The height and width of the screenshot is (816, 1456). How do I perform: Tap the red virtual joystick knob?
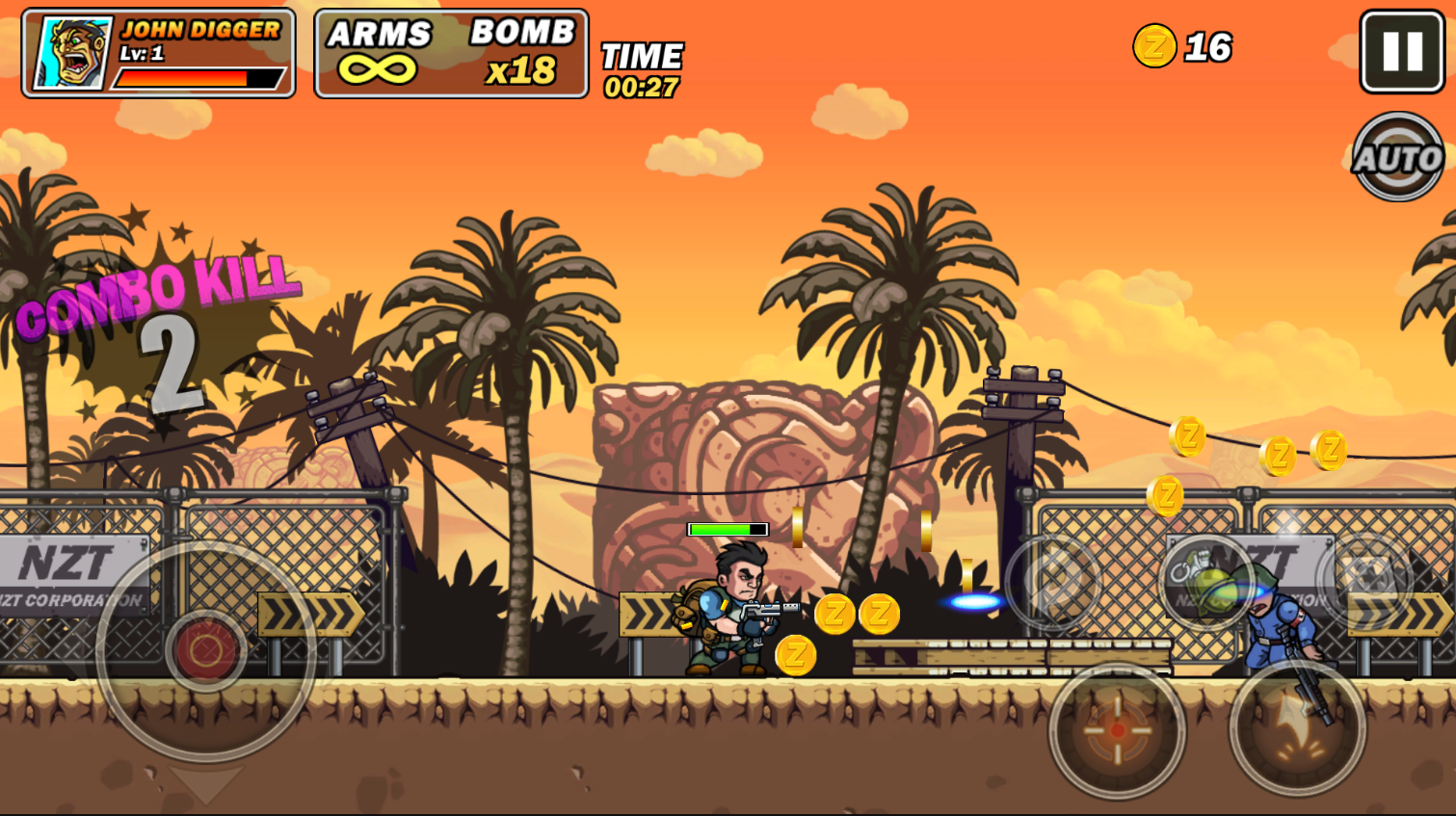click(x=205, y=651)
